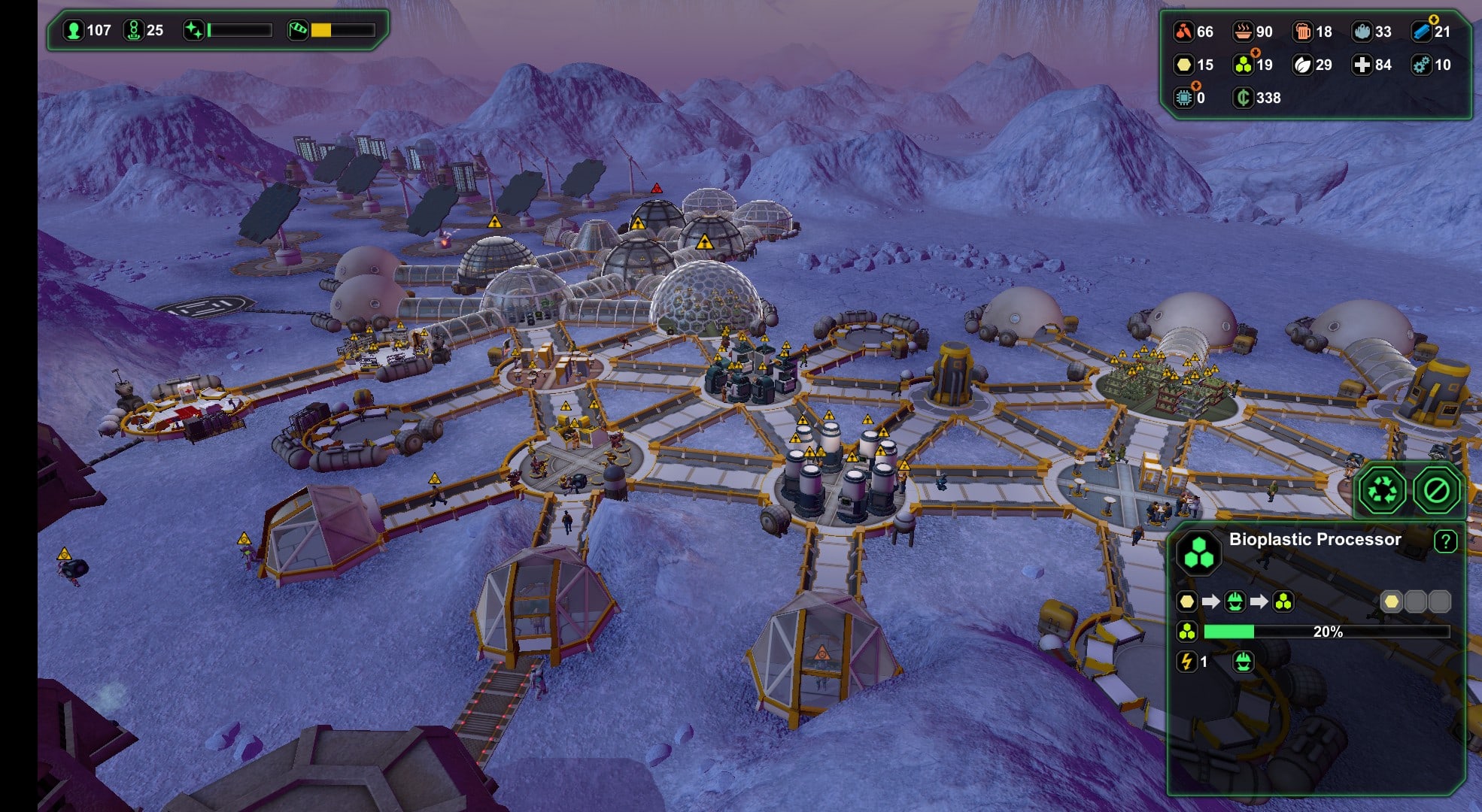
Task: Click the windsock wind indicator icon
Action: pos(298,31)
